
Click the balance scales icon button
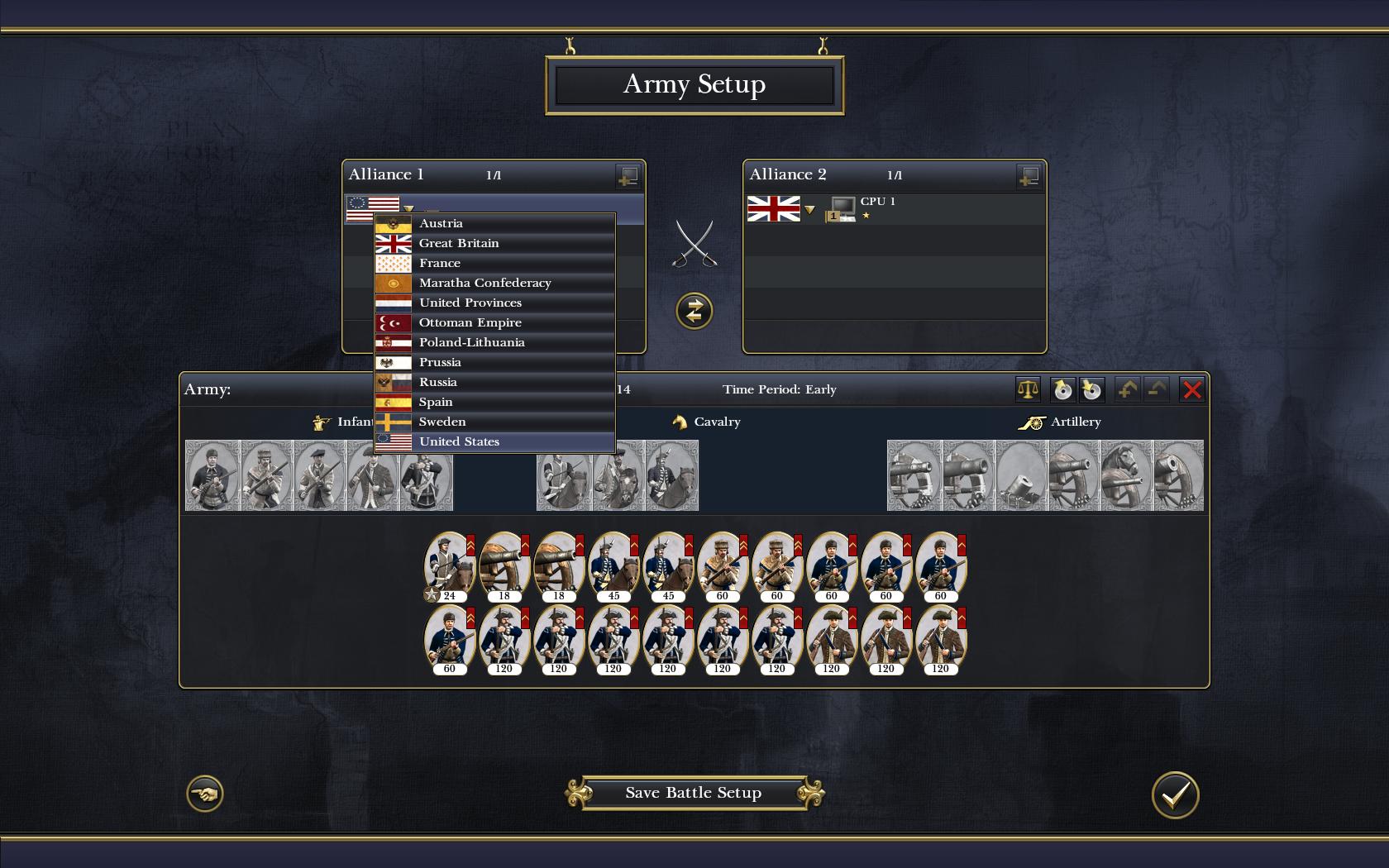1027,389
